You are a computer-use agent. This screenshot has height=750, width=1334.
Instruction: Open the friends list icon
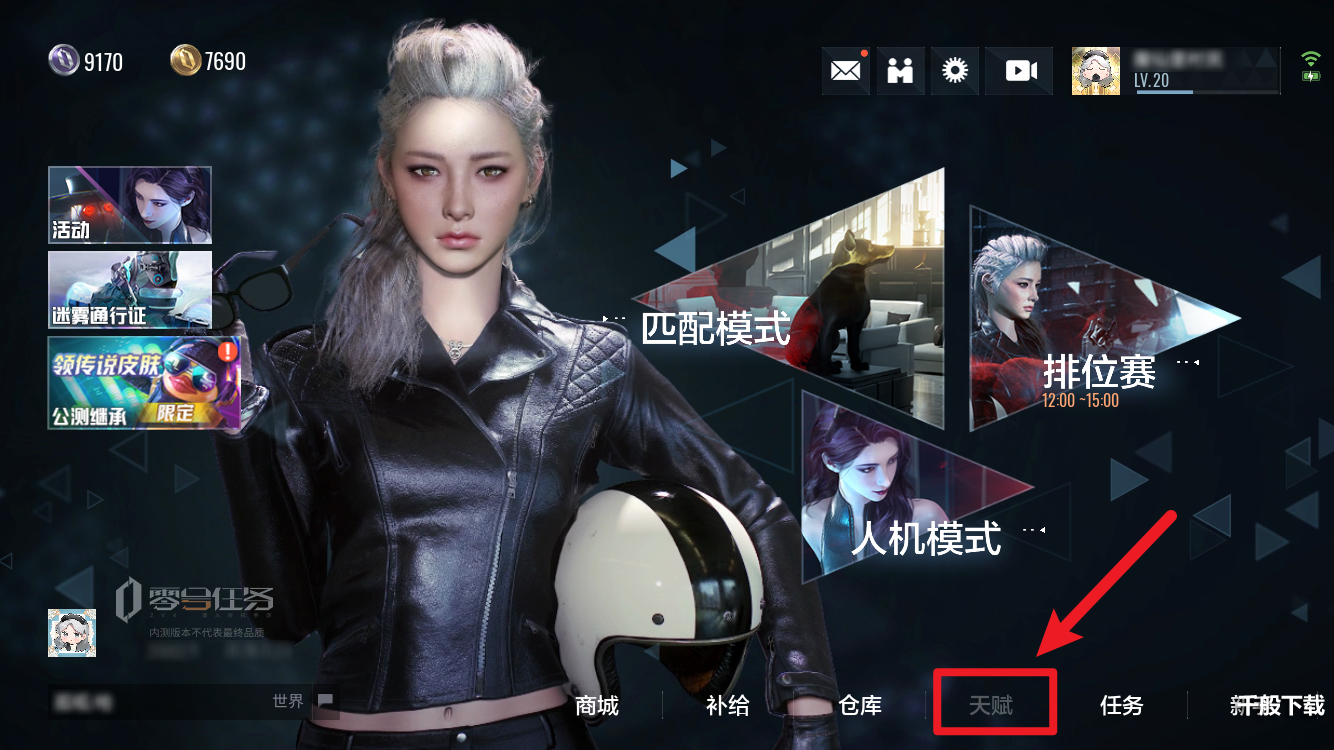(x=900, y=70)
